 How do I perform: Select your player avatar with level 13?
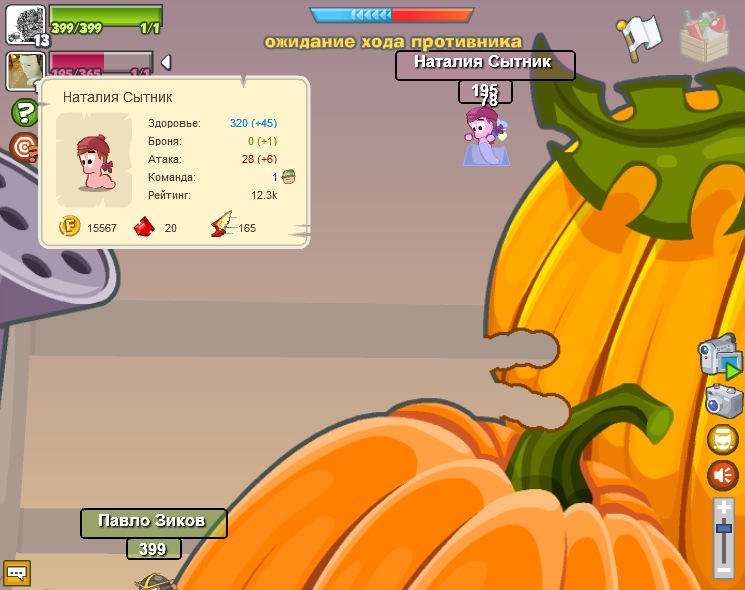[x=26, y=23]
